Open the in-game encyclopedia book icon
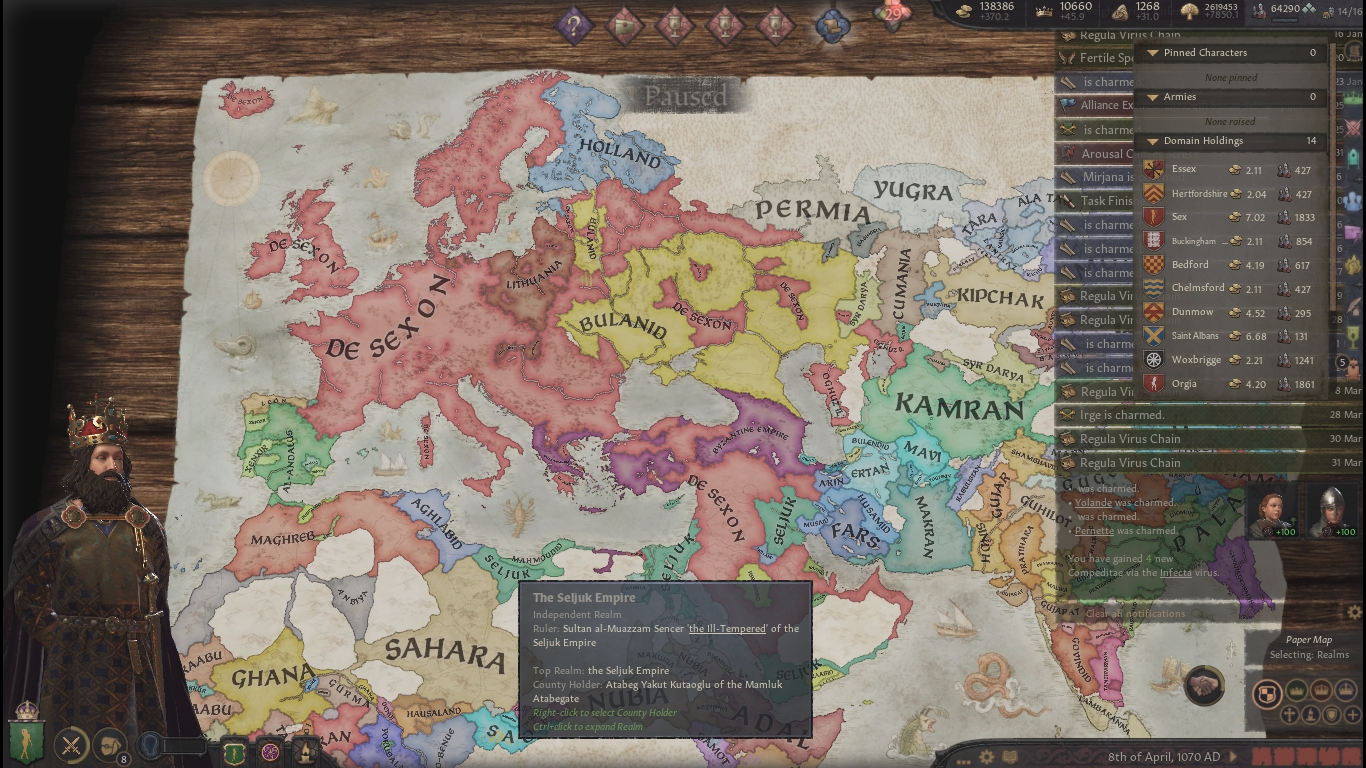 click(x=1009, y=753)
